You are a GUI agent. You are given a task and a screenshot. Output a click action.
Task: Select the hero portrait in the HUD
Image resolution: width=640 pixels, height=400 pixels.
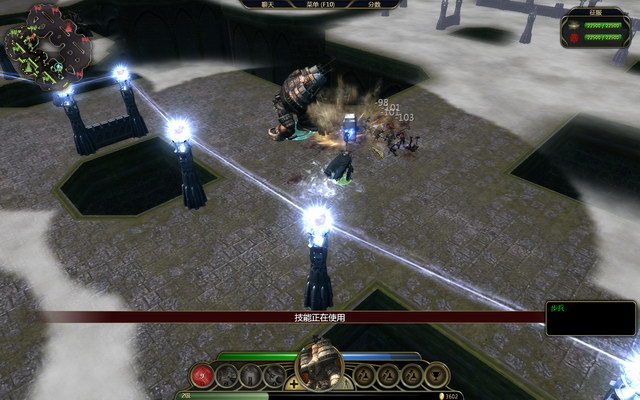(320, 365)
